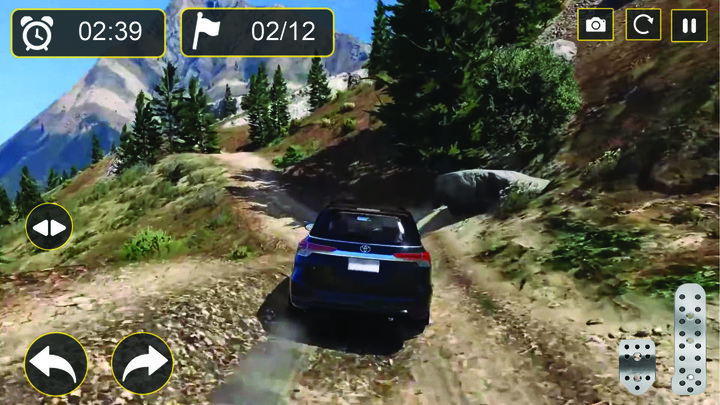Hit the brake pedal
The image size is (720, 405).
[636, 365]
